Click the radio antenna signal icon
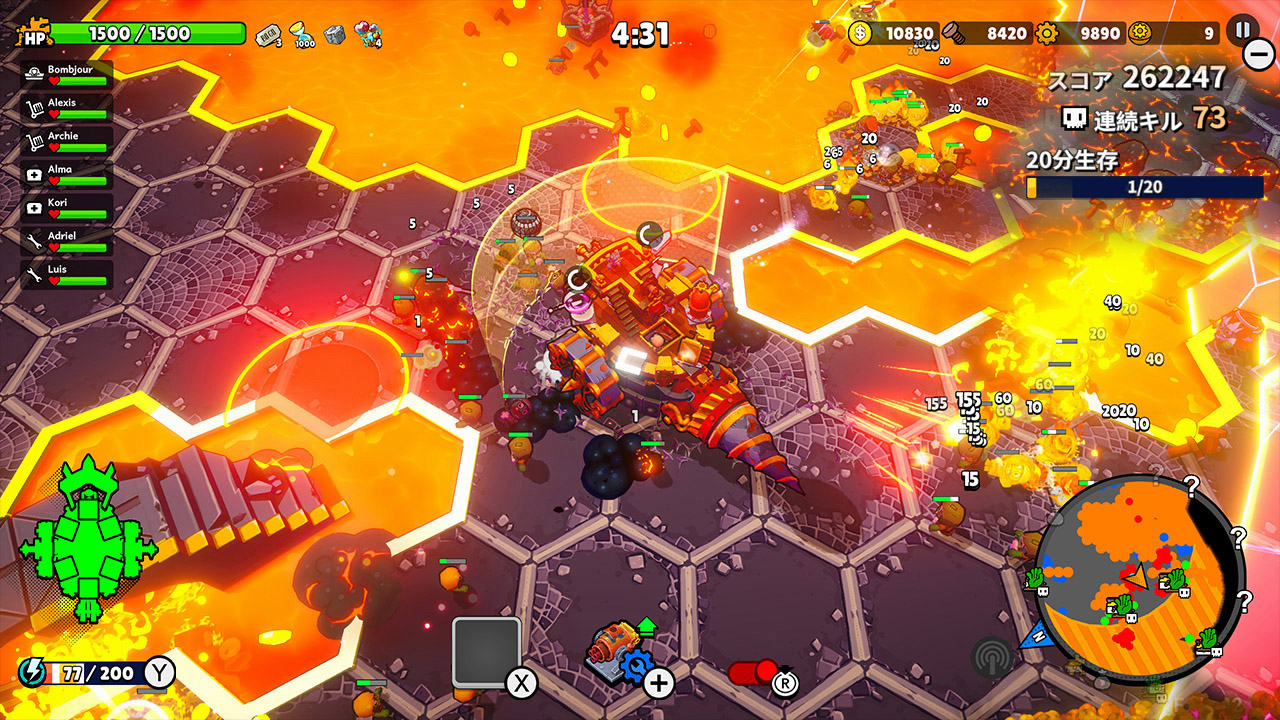This screenshot has height=720, width=1280. pos(992,657)
